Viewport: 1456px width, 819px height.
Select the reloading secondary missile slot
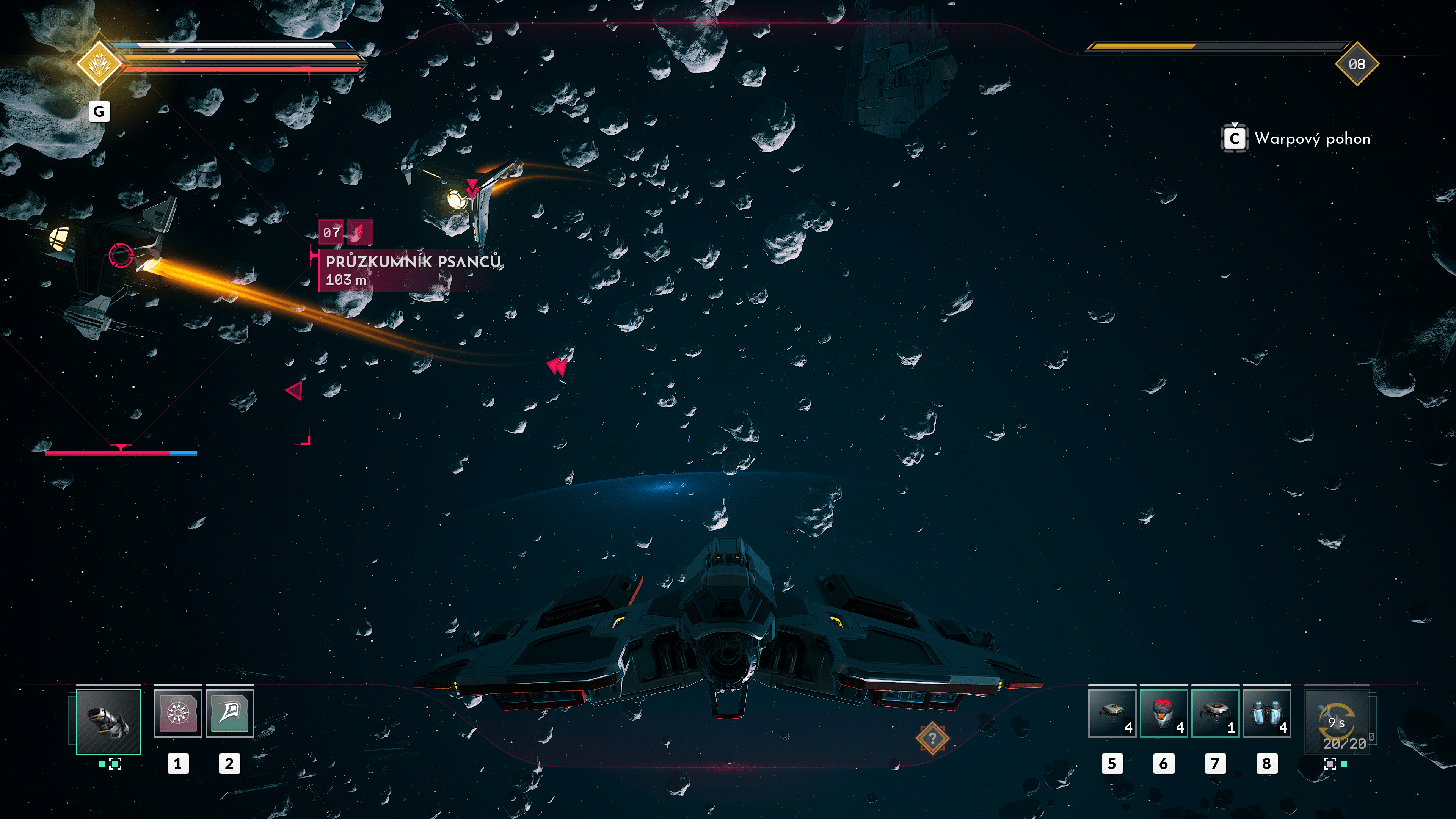[x=1337, y=722]
